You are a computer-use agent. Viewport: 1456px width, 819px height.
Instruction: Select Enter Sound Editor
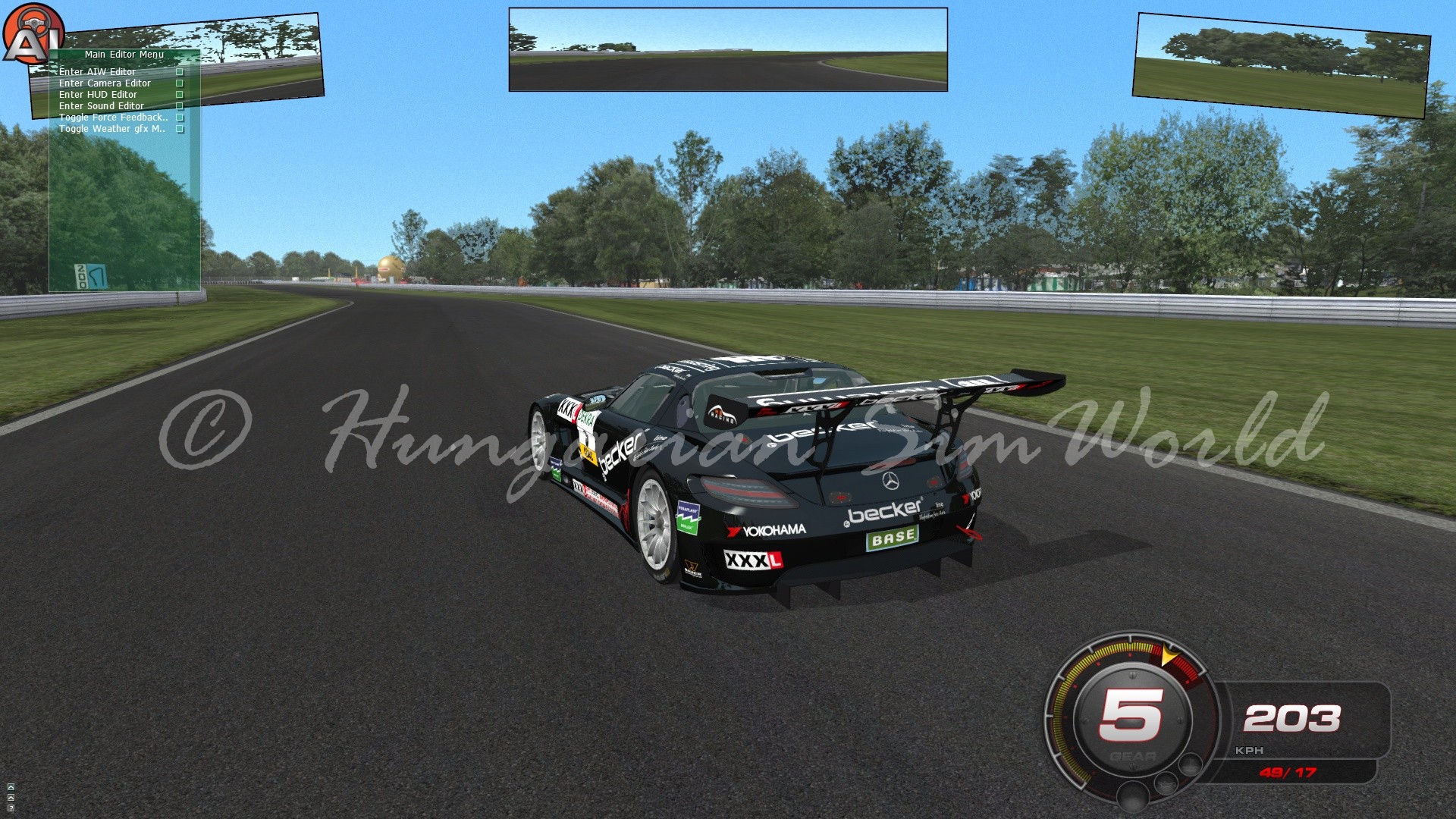(102, 106)
